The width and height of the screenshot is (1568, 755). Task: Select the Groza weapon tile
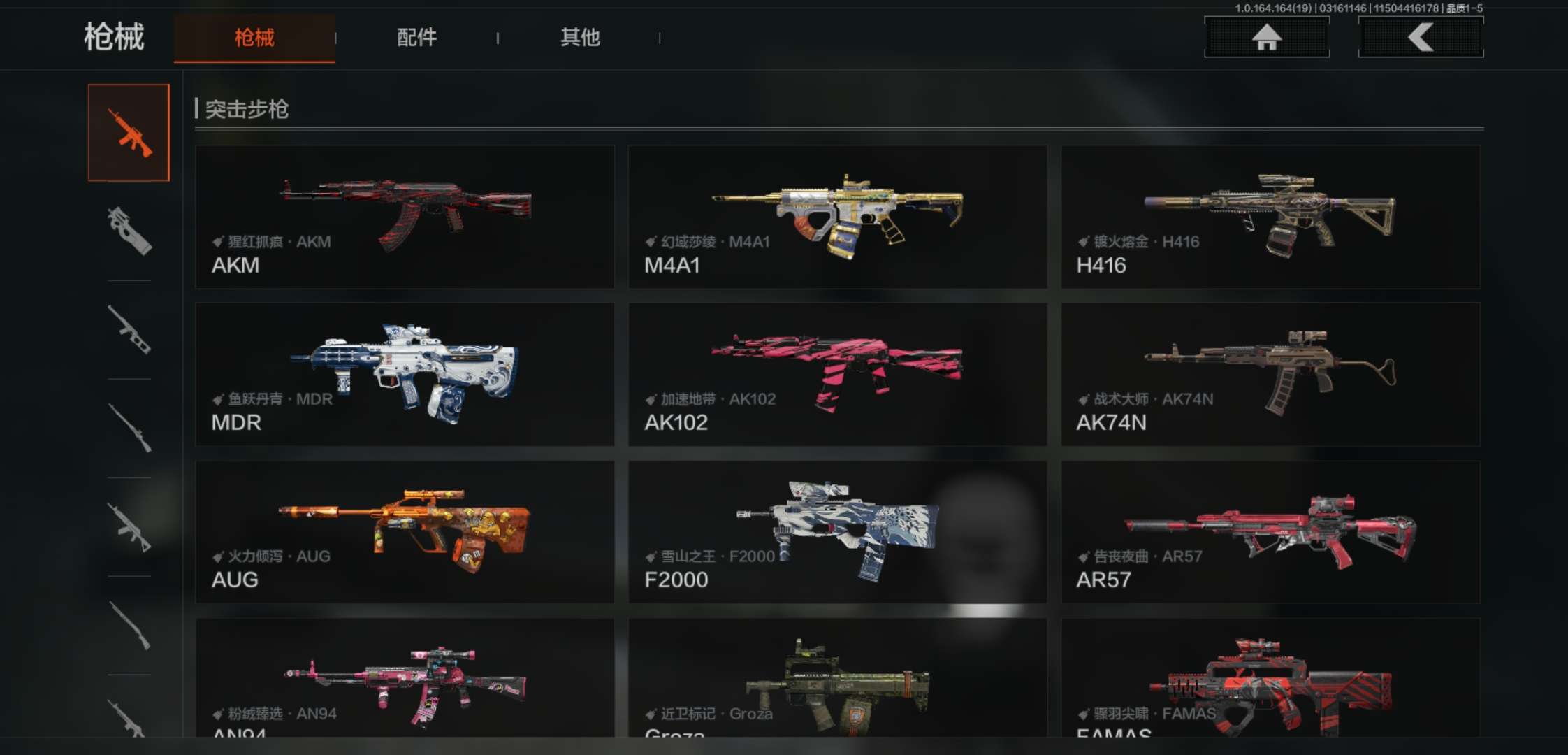837,678
